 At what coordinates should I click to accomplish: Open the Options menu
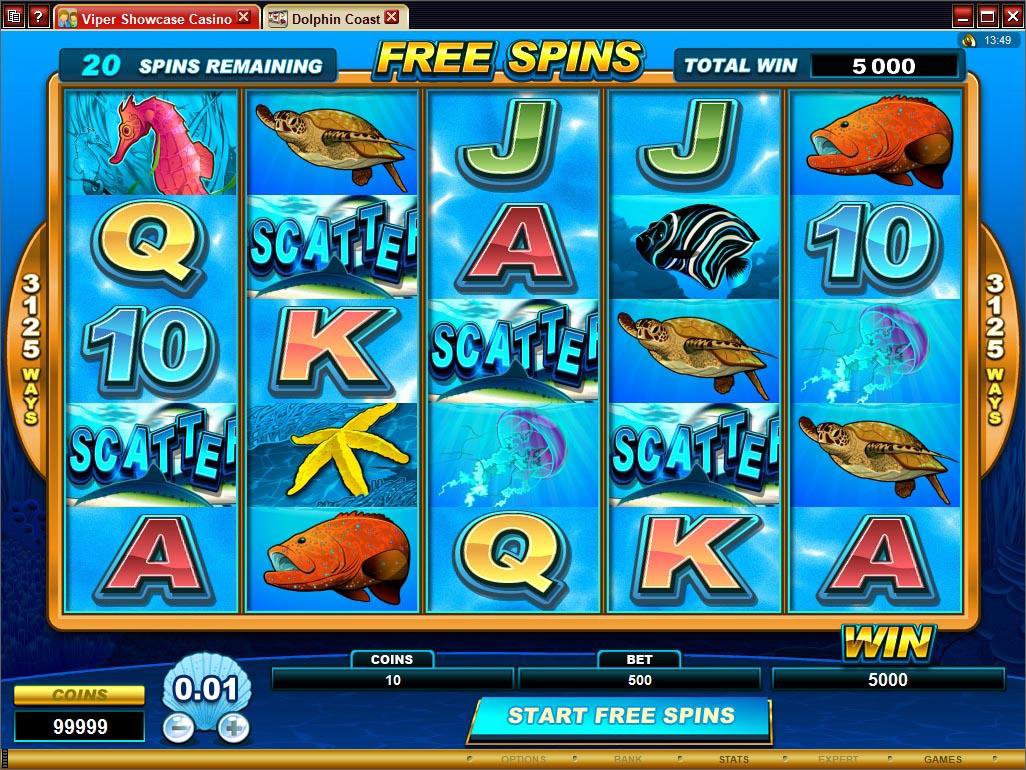(x=523, y=760)
